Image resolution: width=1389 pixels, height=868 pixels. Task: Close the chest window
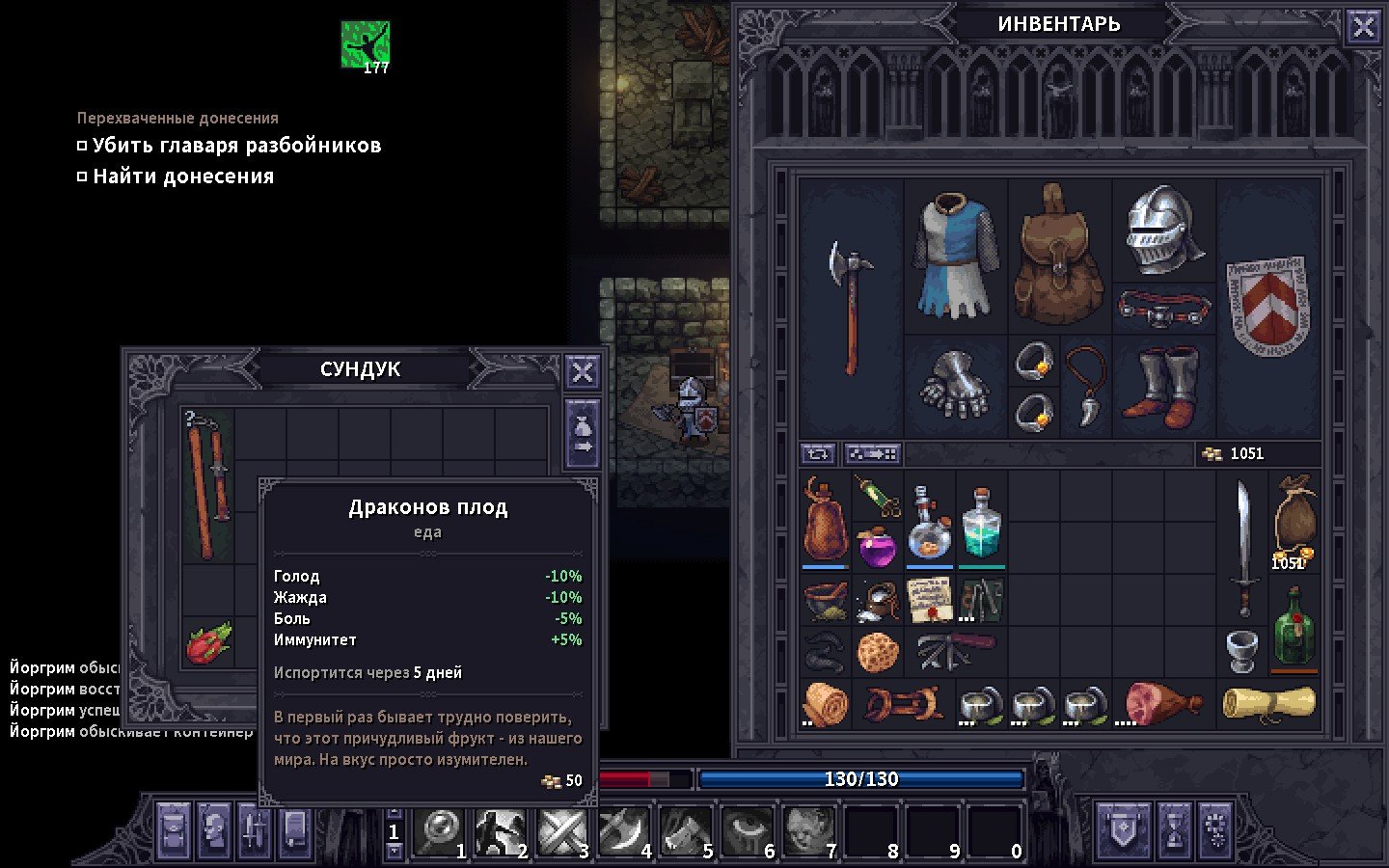point(583,372)
